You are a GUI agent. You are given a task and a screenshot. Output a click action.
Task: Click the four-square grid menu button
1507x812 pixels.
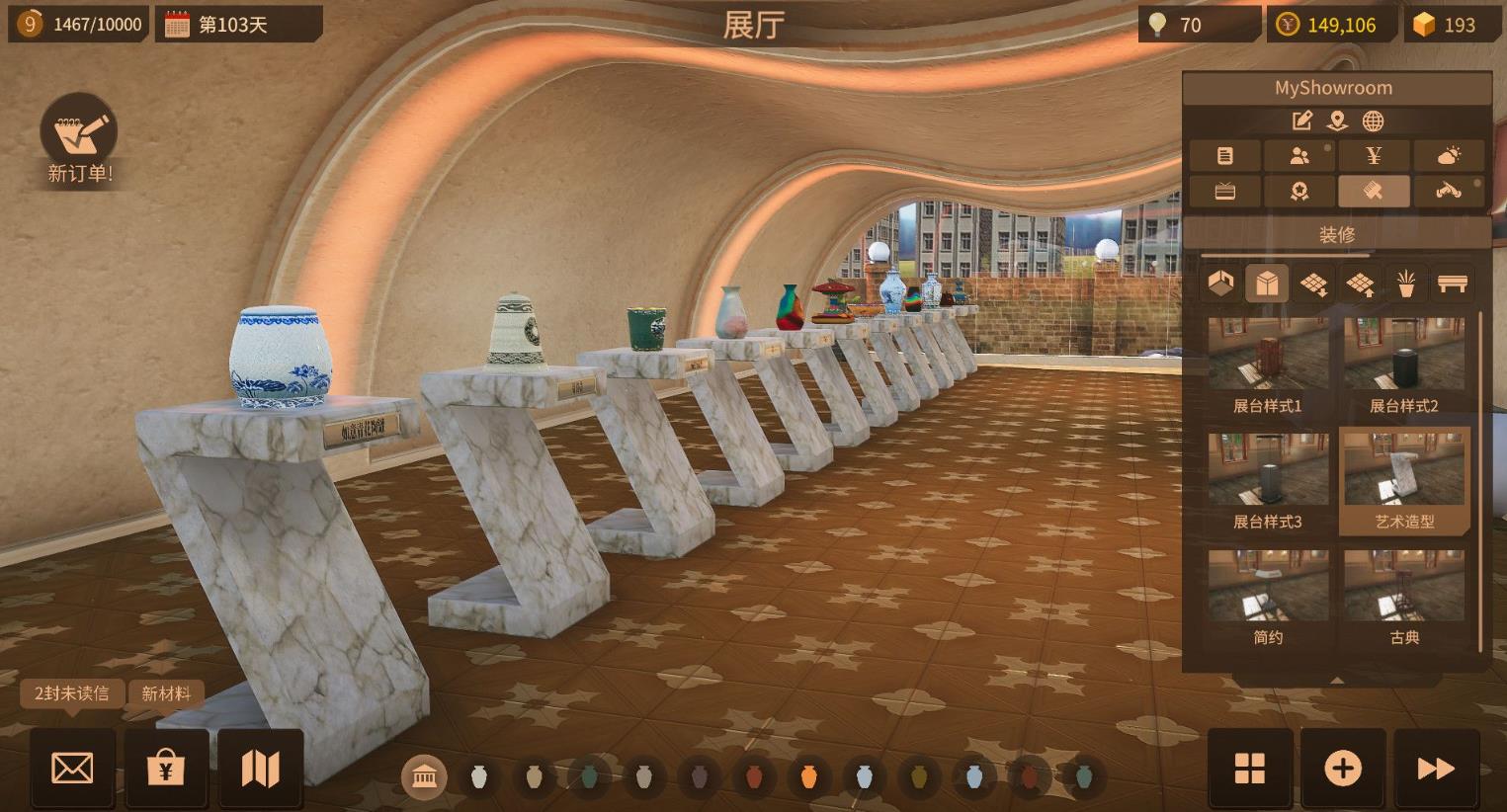[1250, 768]
